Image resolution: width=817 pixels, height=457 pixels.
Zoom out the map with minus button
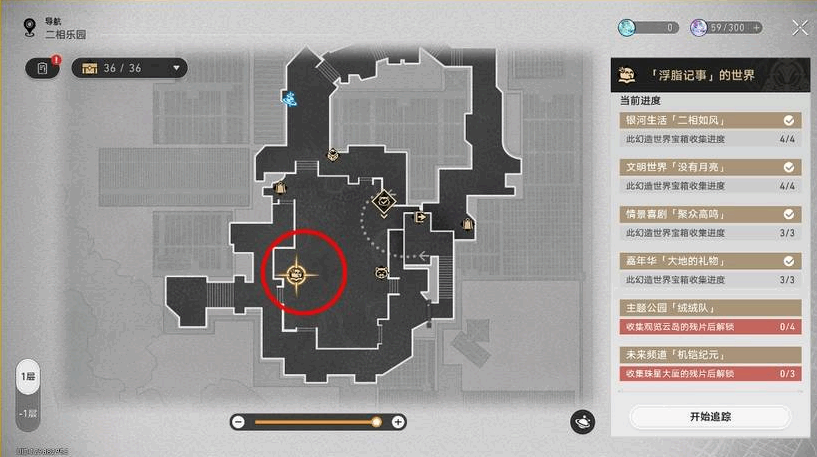click(239, 422)
